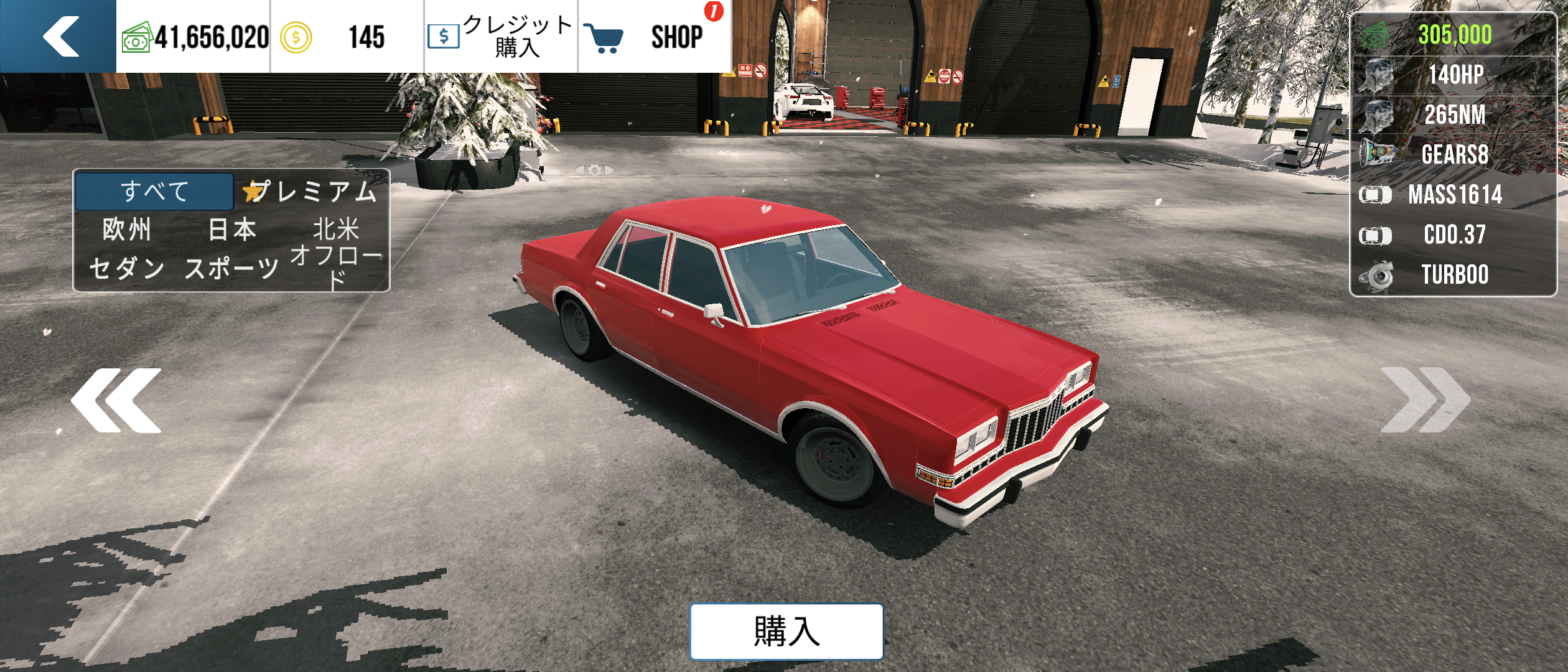Screen dimensions: 1568x672
Task: Tap the green cash balance icon
Action: point(136,38)
